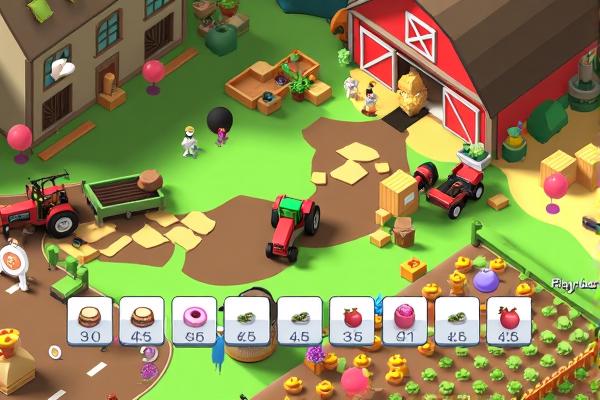Choose the pink donut slot
The height and width of the screenshot is (400, 600).
(194, 322)
